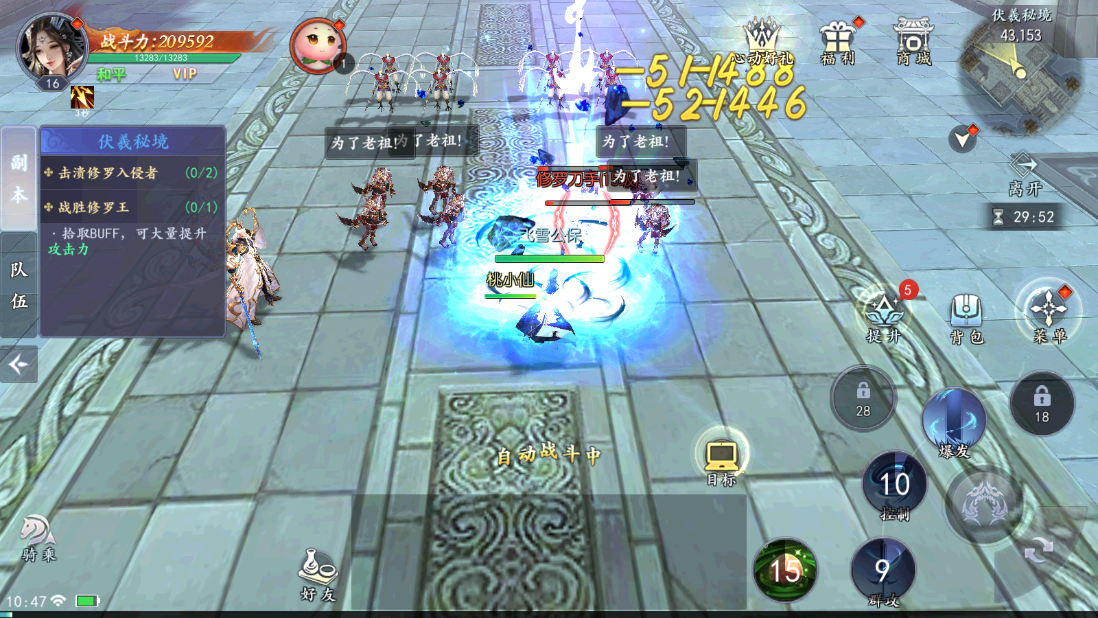Open the 背包 backpack

click(x=965, y=315)
